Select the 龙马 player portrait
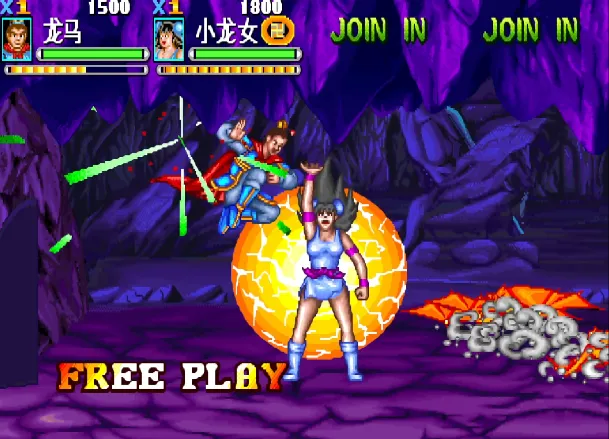This screenshot has width=609, height=439. click(17, 39)
